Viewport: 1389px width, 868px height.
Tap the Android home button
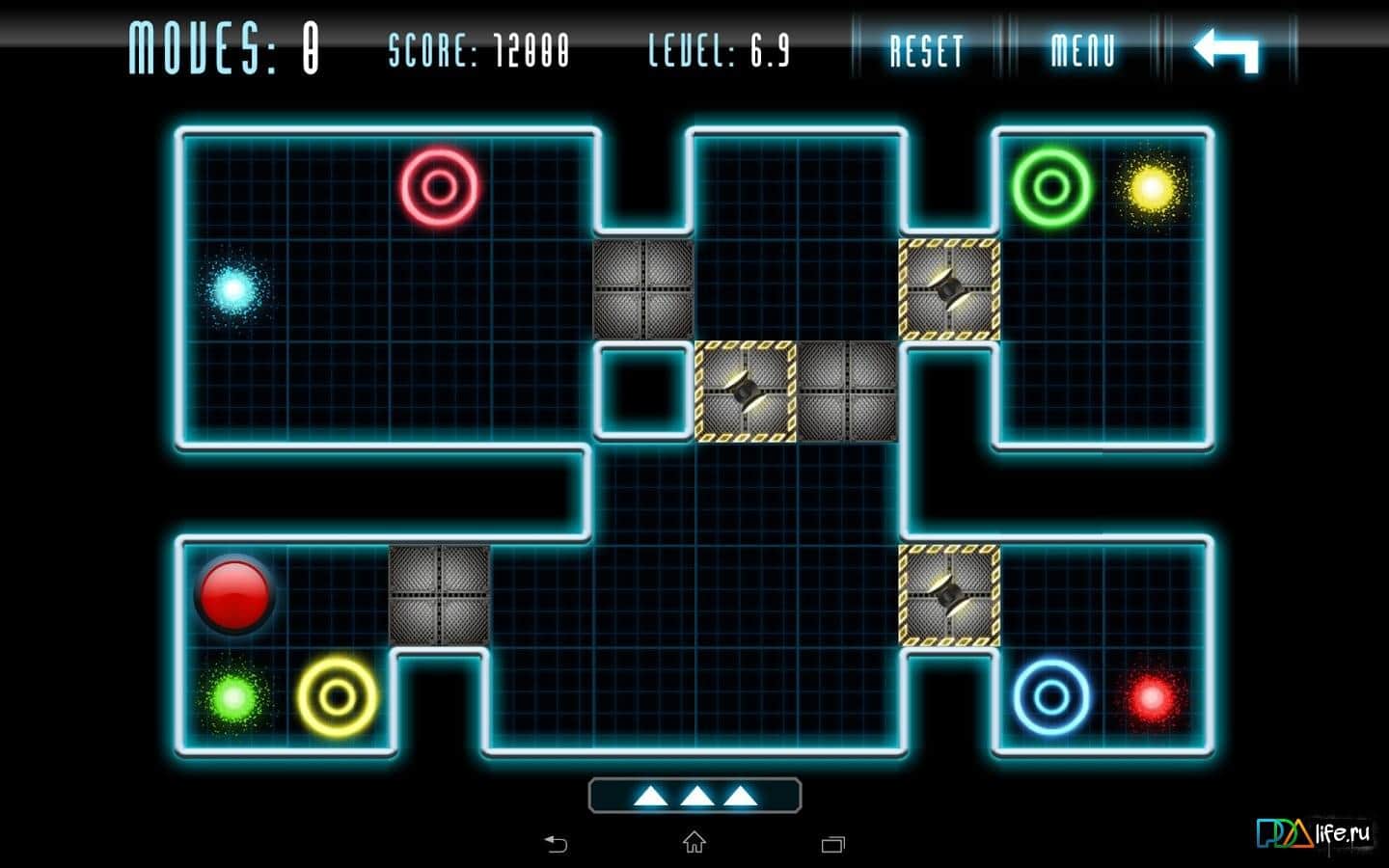pos(694,844)
